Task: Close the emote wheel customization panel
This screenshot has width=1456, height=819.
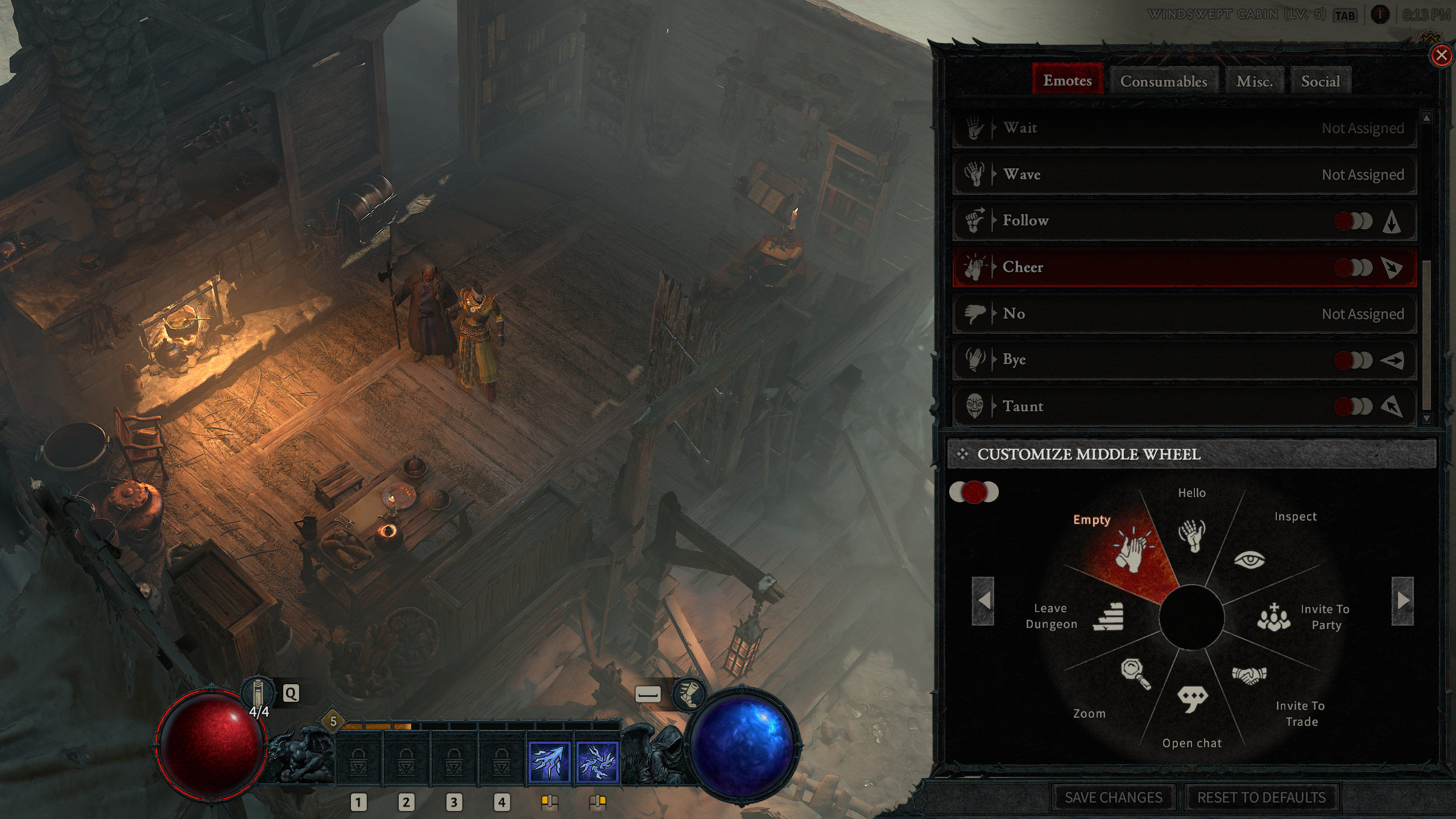Action: pyautogui.click(x=1441, y=56)
